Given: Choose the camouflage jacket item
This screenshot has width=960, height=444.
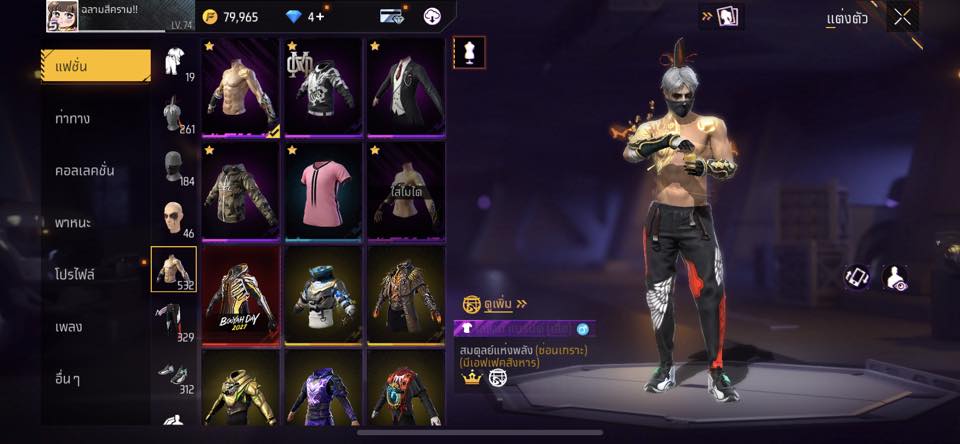Looking at the screenshot, I should coord(241,190).
